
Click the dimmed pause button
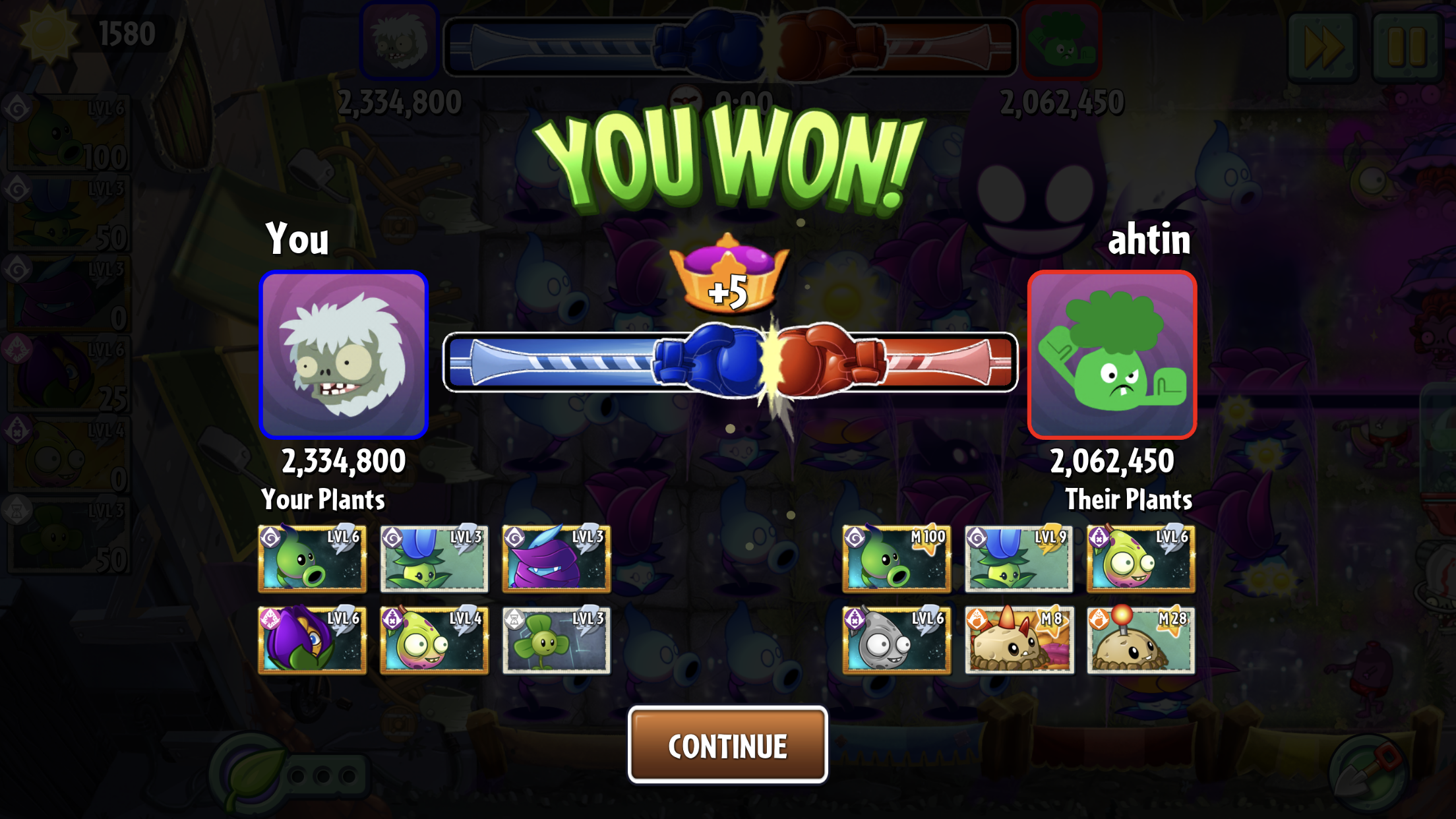[x=1407, y=46]
